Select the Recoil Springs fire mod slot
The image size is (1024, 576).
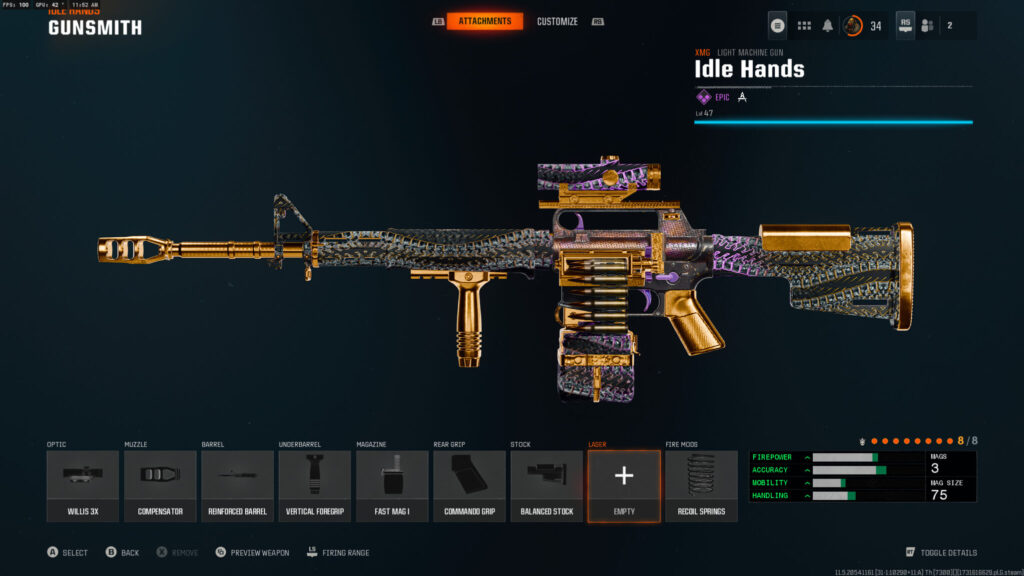(701, 486)
